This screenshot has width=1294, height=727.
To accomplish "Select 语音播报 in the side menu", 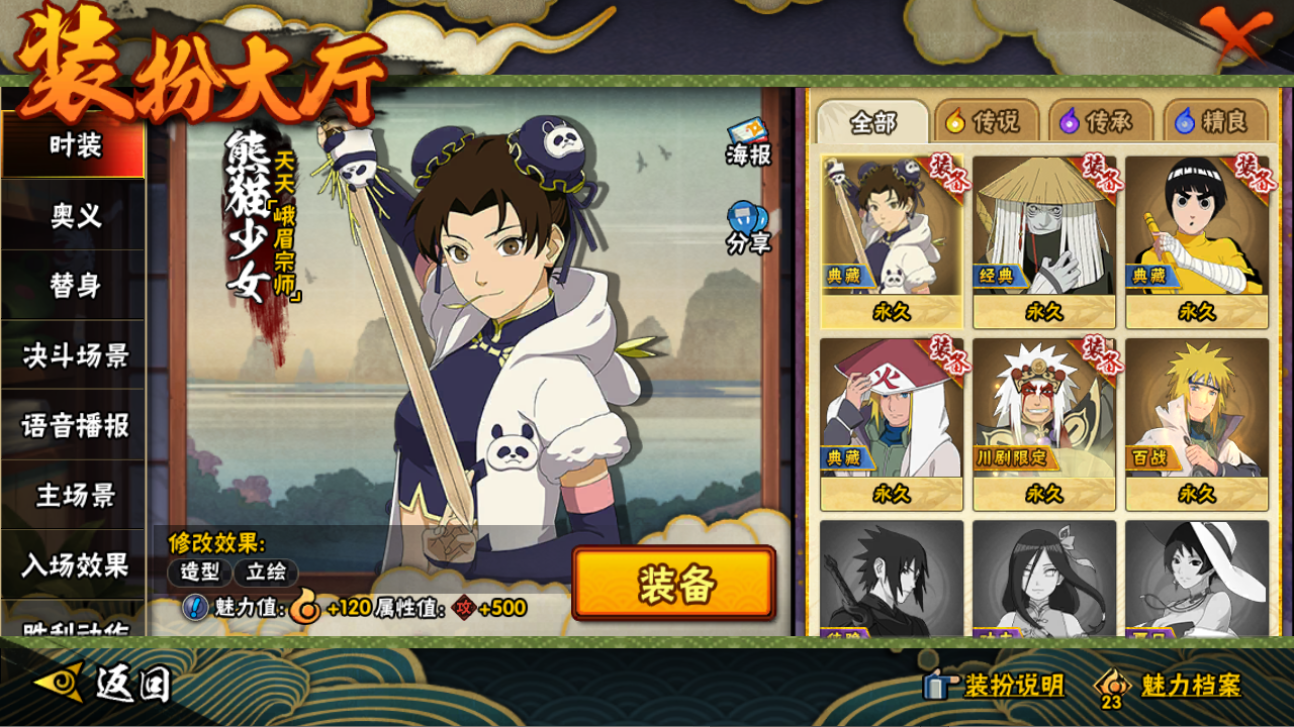I will click(75, 426).
